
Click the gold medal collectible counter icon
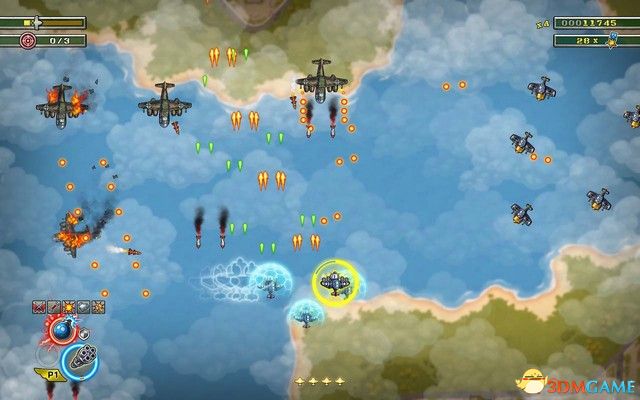click(x=609, y=40)
